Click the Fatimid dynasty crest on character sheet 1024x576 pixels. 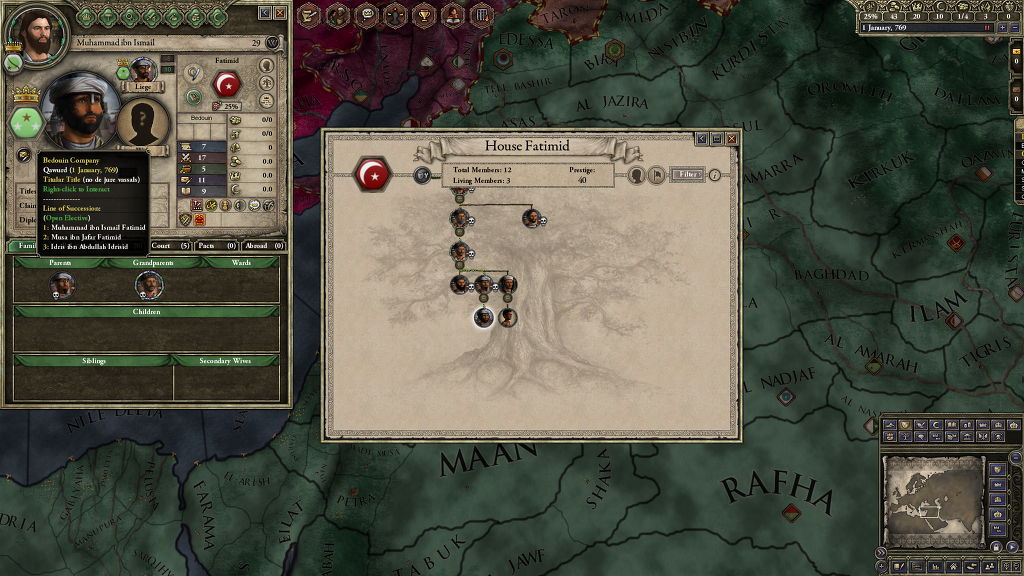pyautogui.click(x=228, y=84)
